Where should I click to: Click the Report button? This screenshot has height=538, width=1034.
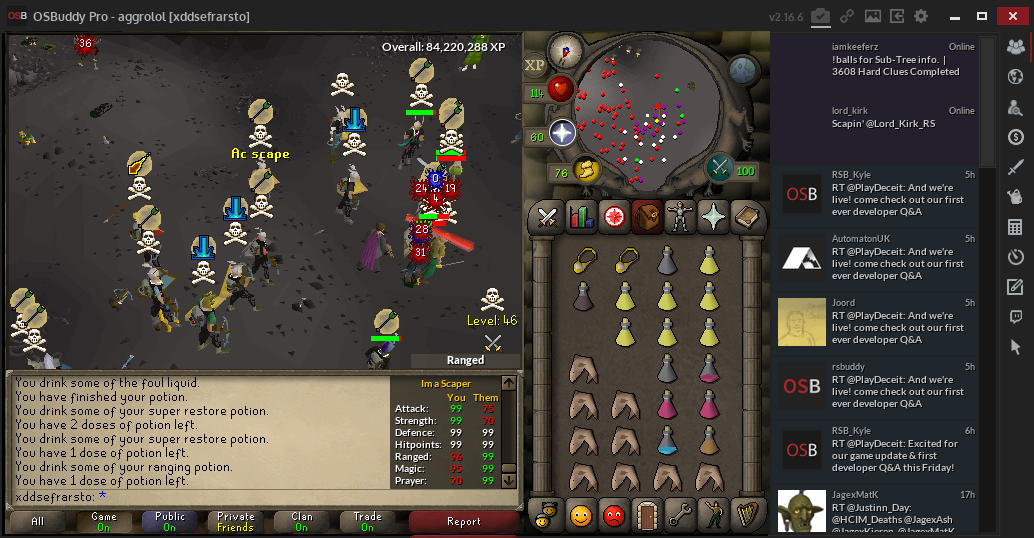[x=463, y=521]
